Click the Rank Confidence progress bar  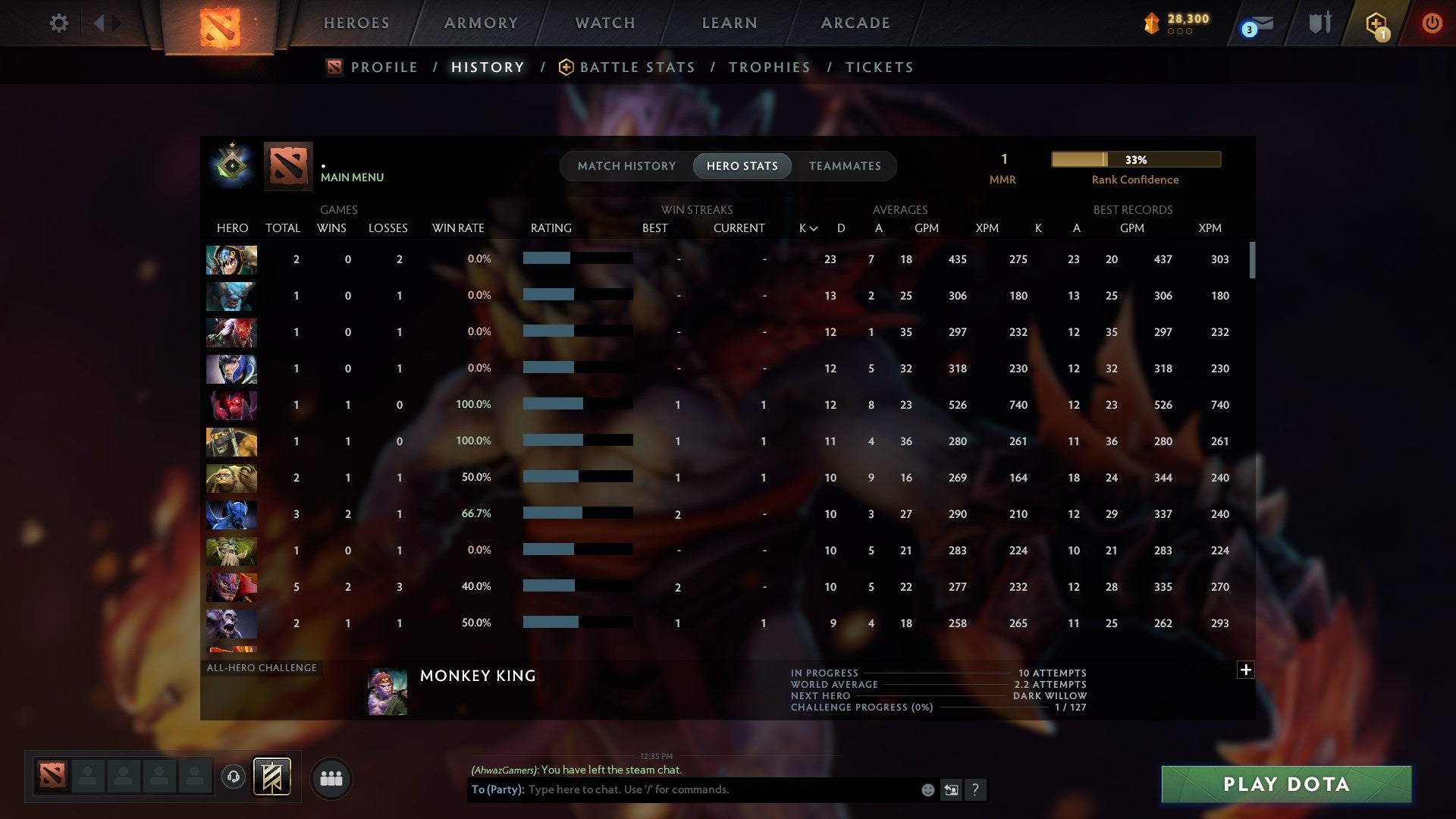point(1135,160)
